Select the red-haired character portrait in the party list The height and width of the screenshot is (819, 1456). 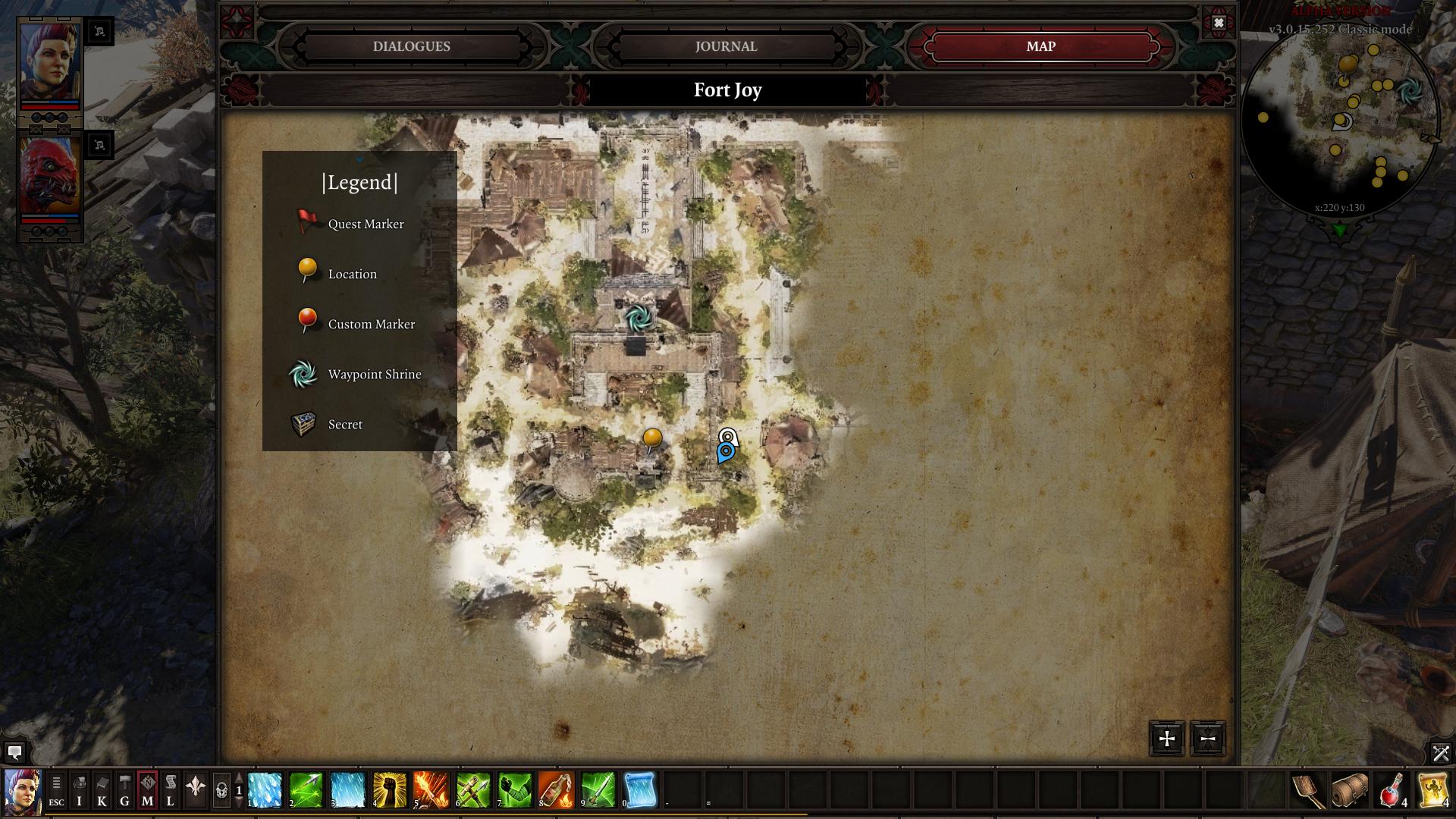[x=49, y=64]
